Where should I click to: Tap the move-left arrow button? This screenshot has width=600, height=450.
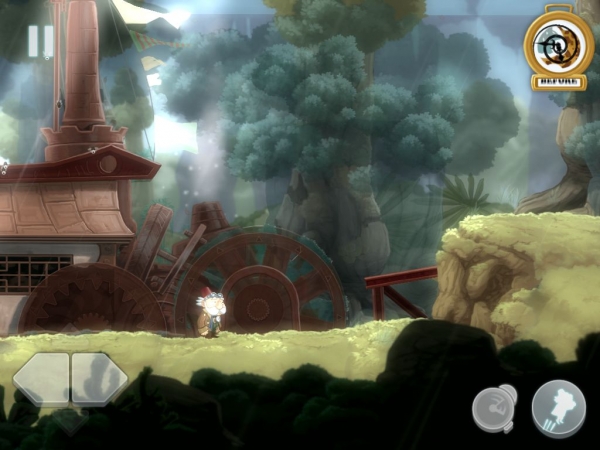pyautogui.click(x=41, y=379)
